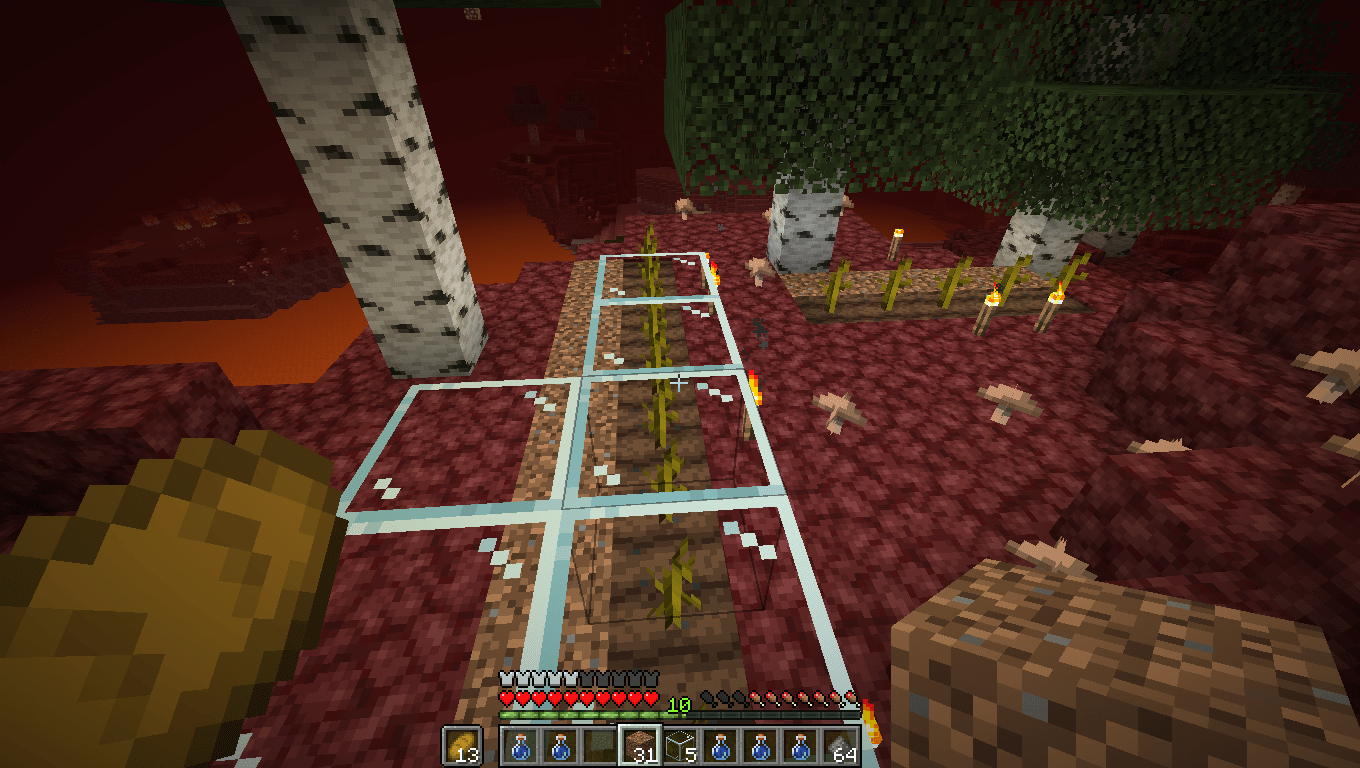This screenshot has width=1360, height=768.
Task: Select the potion in hotbar slot two
Action: (x=561, y=746)
